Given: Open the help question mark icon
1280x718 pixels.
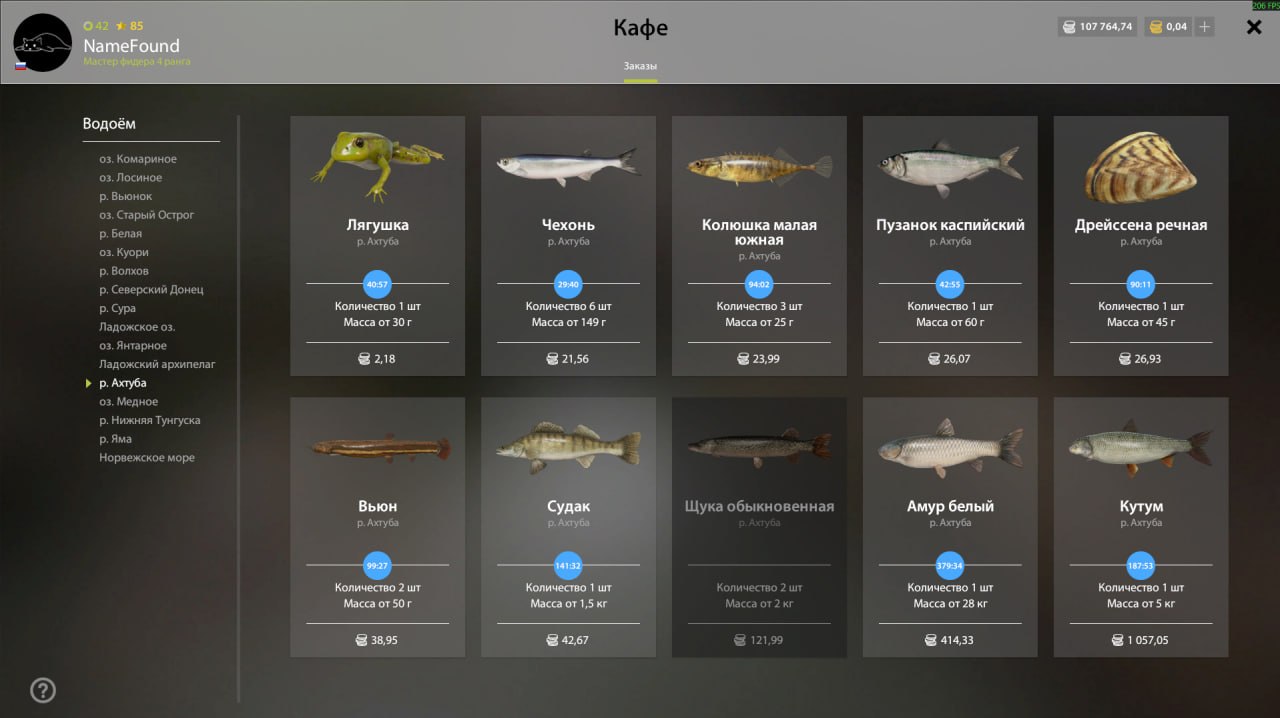Looking at the screenshot, I should [43, 690].
